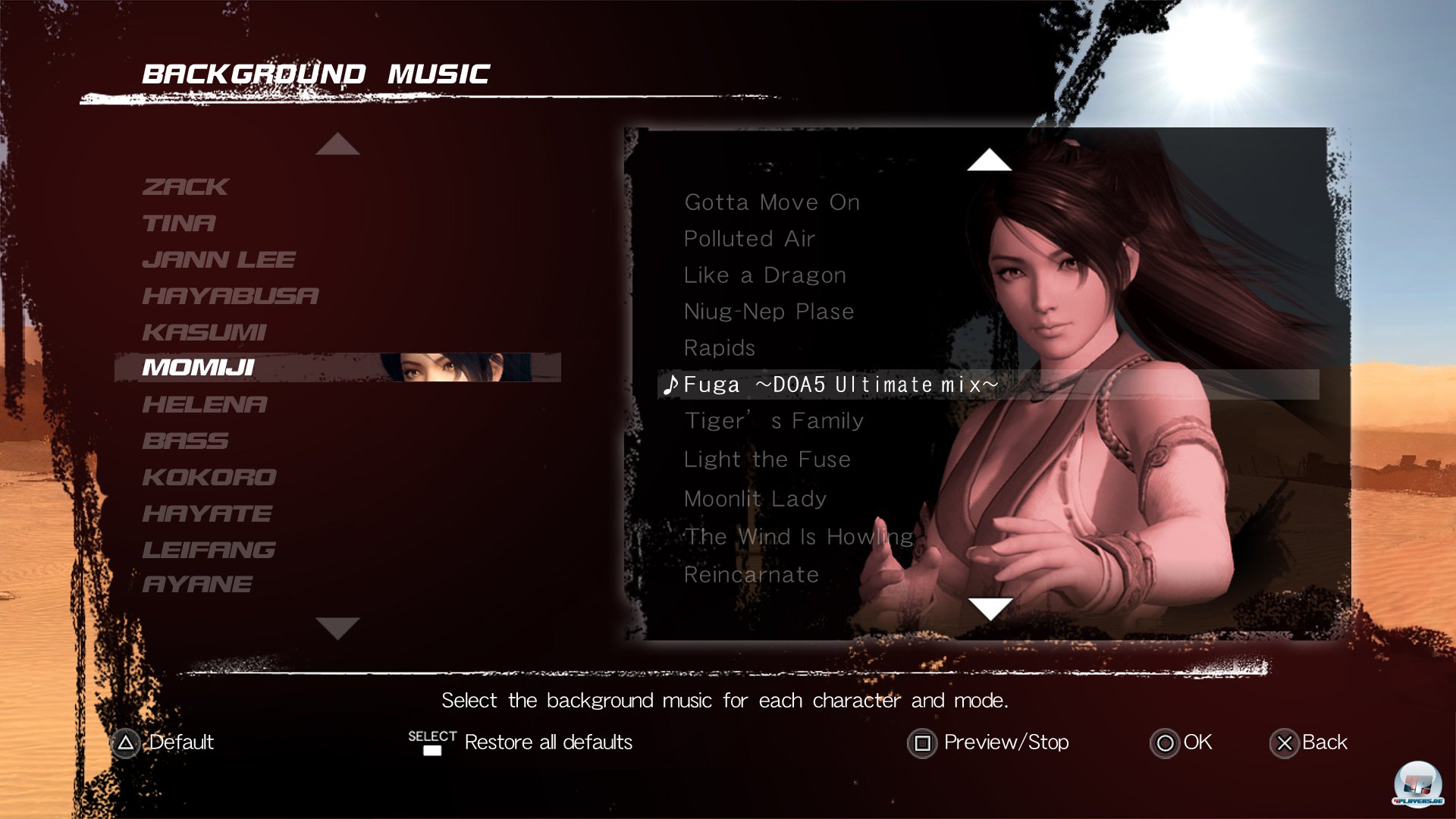Choose the Reincarnate track
The image size is (1456, 819).
click(x=752, y=575)
